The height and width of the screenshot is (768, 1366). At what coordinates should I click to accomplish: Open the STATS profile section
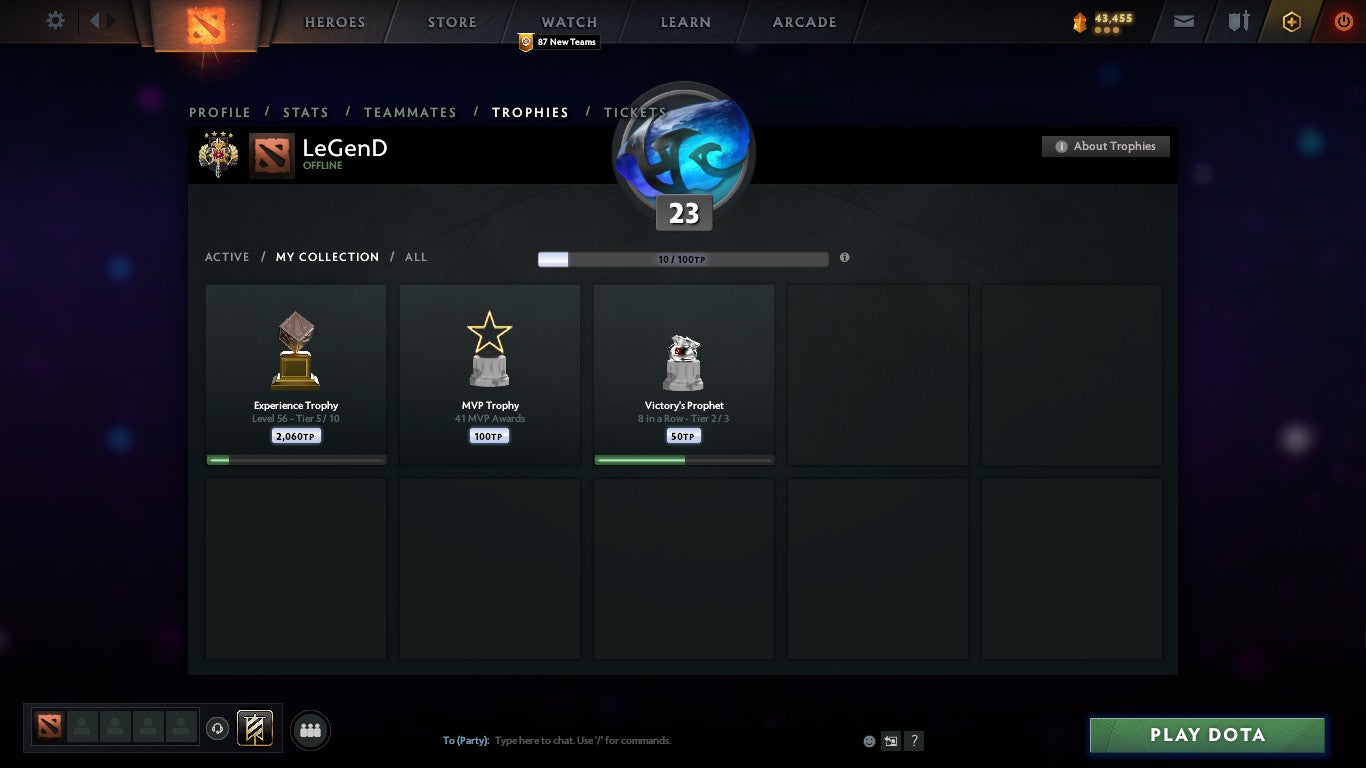tap(306, 112)
